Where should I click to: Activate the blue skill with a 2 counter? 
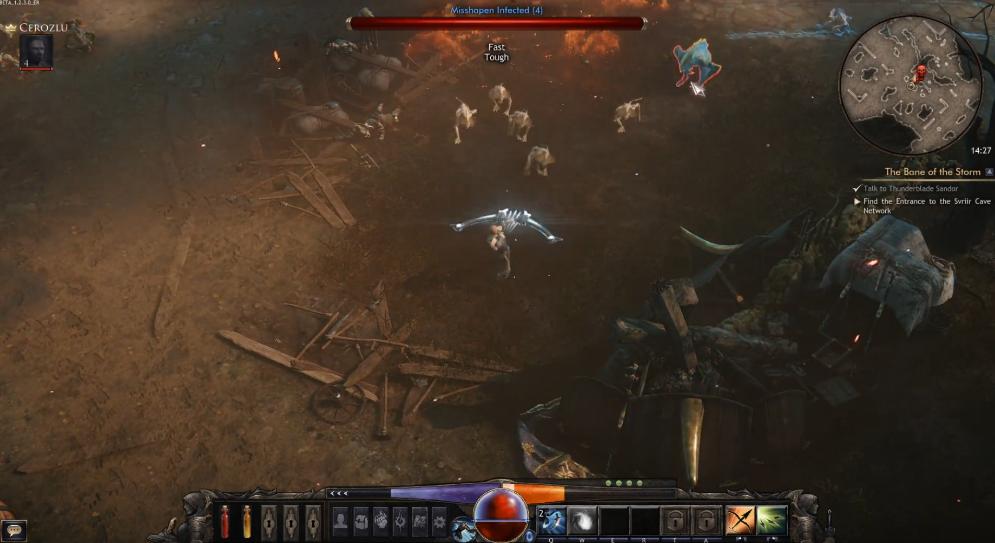tap(553, 521)
